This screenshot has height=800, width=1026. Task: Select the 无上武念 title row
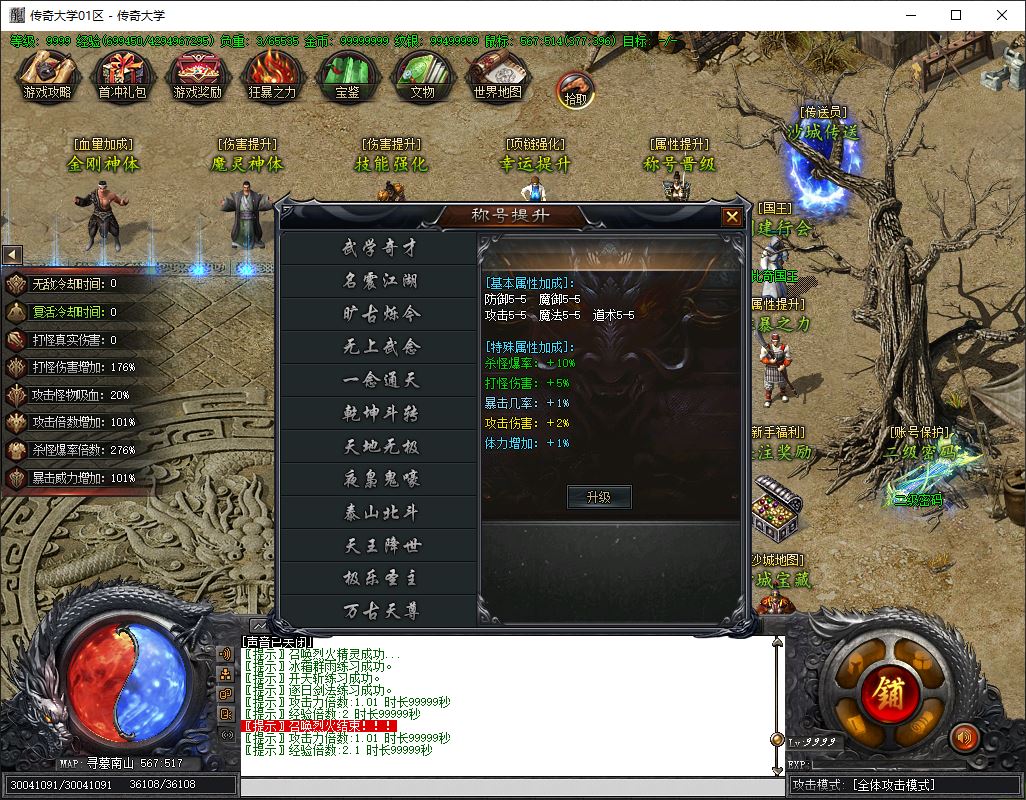(x=380, y=347)
